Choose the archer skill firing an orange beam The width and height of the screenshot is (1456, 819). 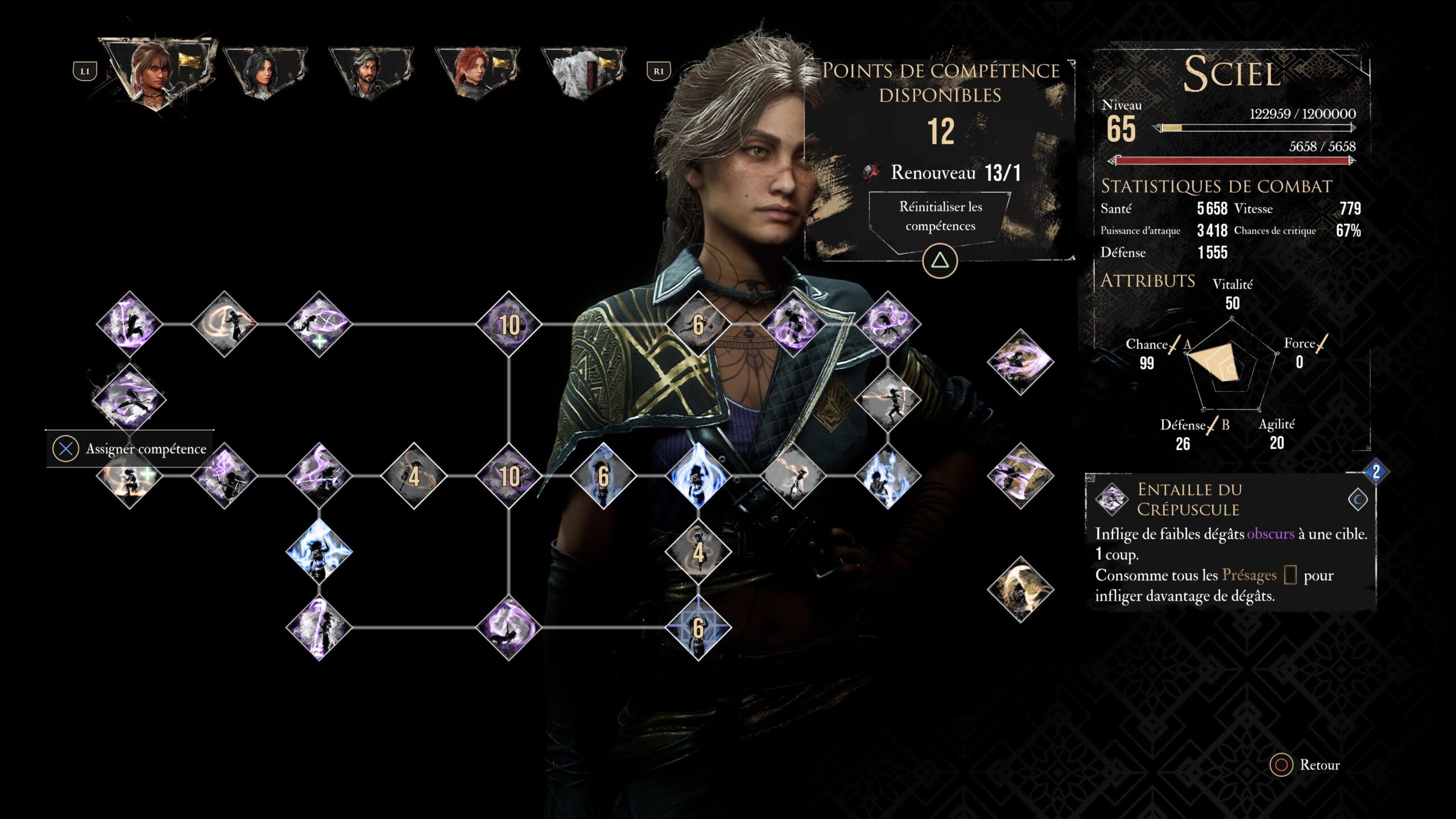[887, 399]
